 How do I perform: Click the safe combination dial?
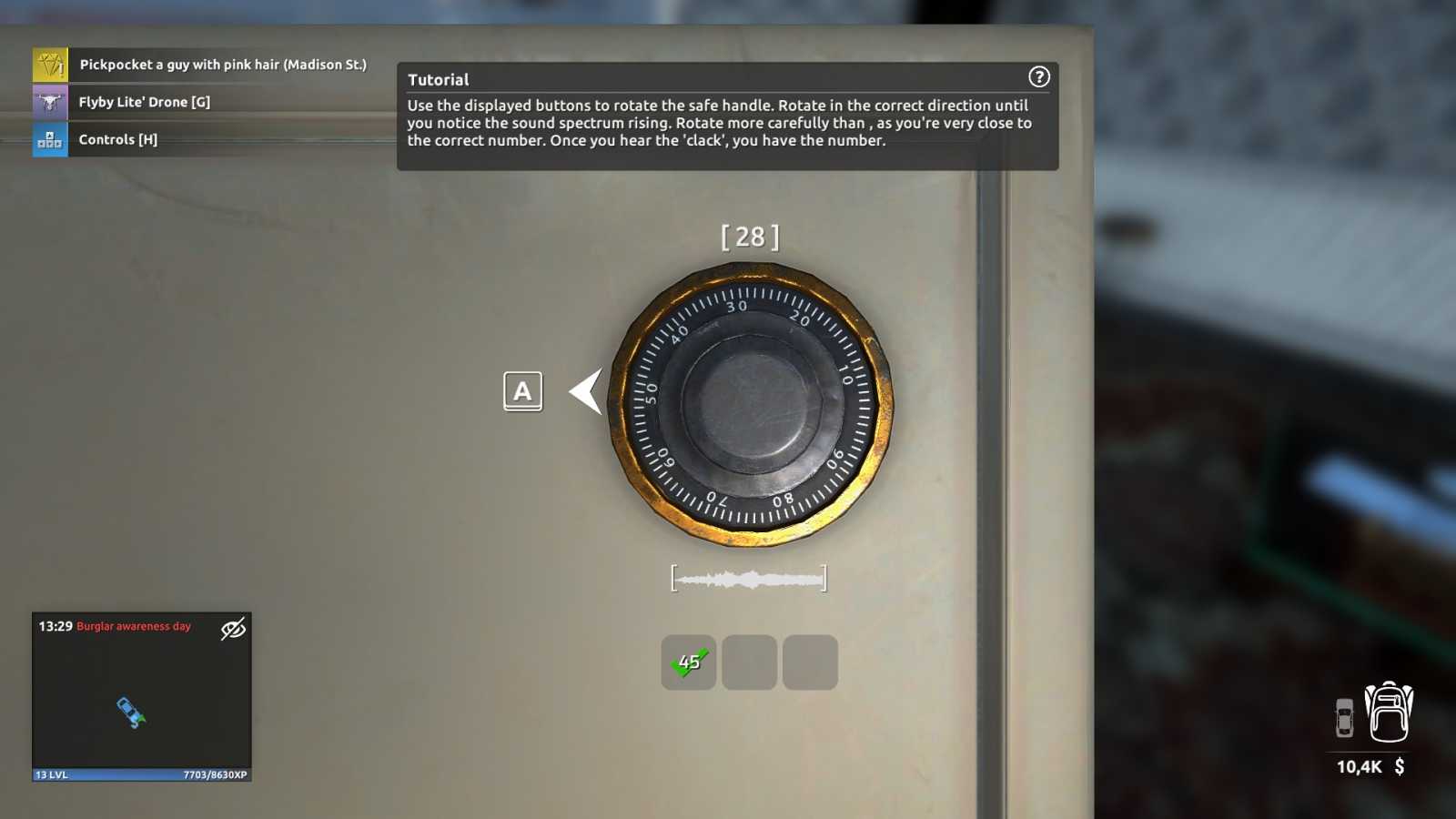click(x=751, y=404)
